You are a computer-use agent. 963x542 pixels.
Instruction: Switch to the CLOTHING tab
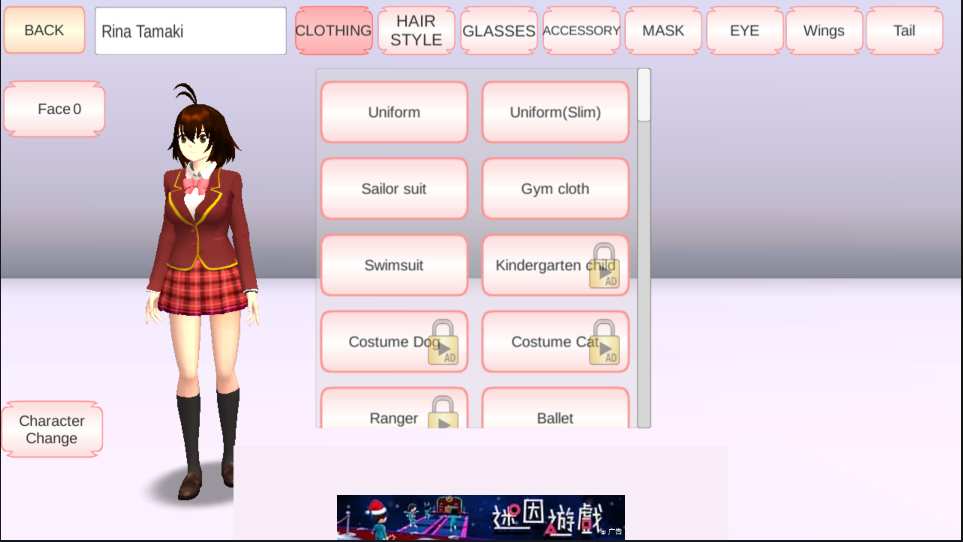[334, 30]
